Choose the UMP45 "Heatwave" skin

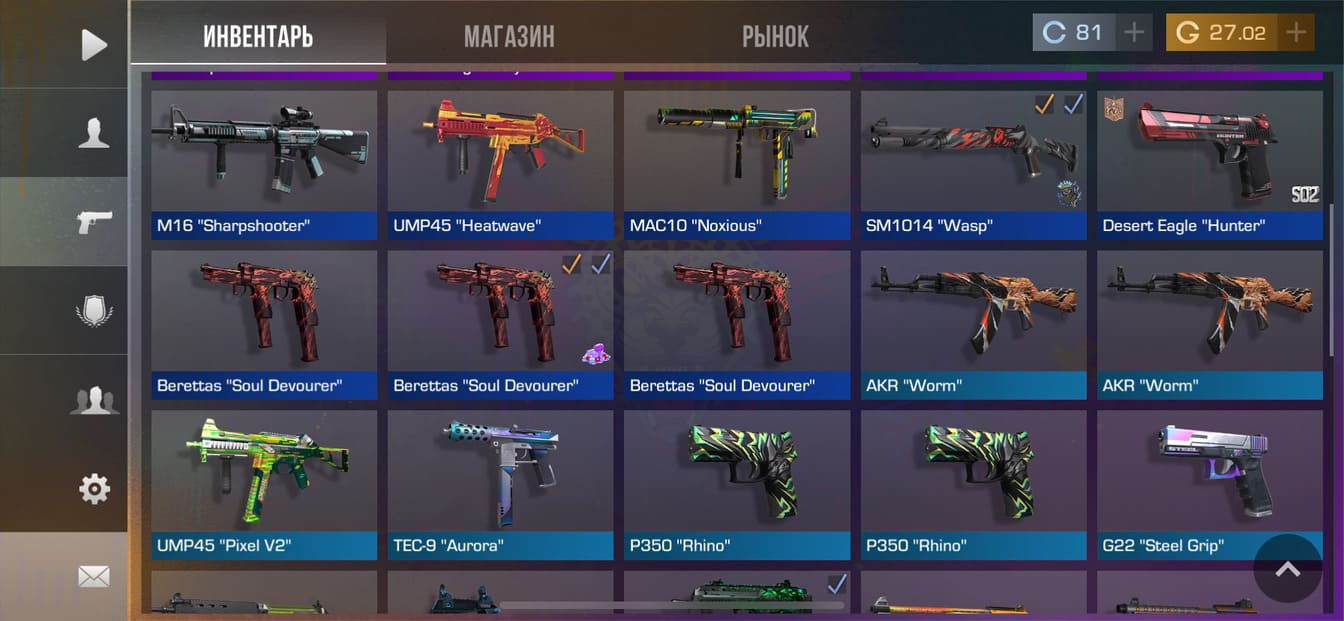tap(500, 165)
